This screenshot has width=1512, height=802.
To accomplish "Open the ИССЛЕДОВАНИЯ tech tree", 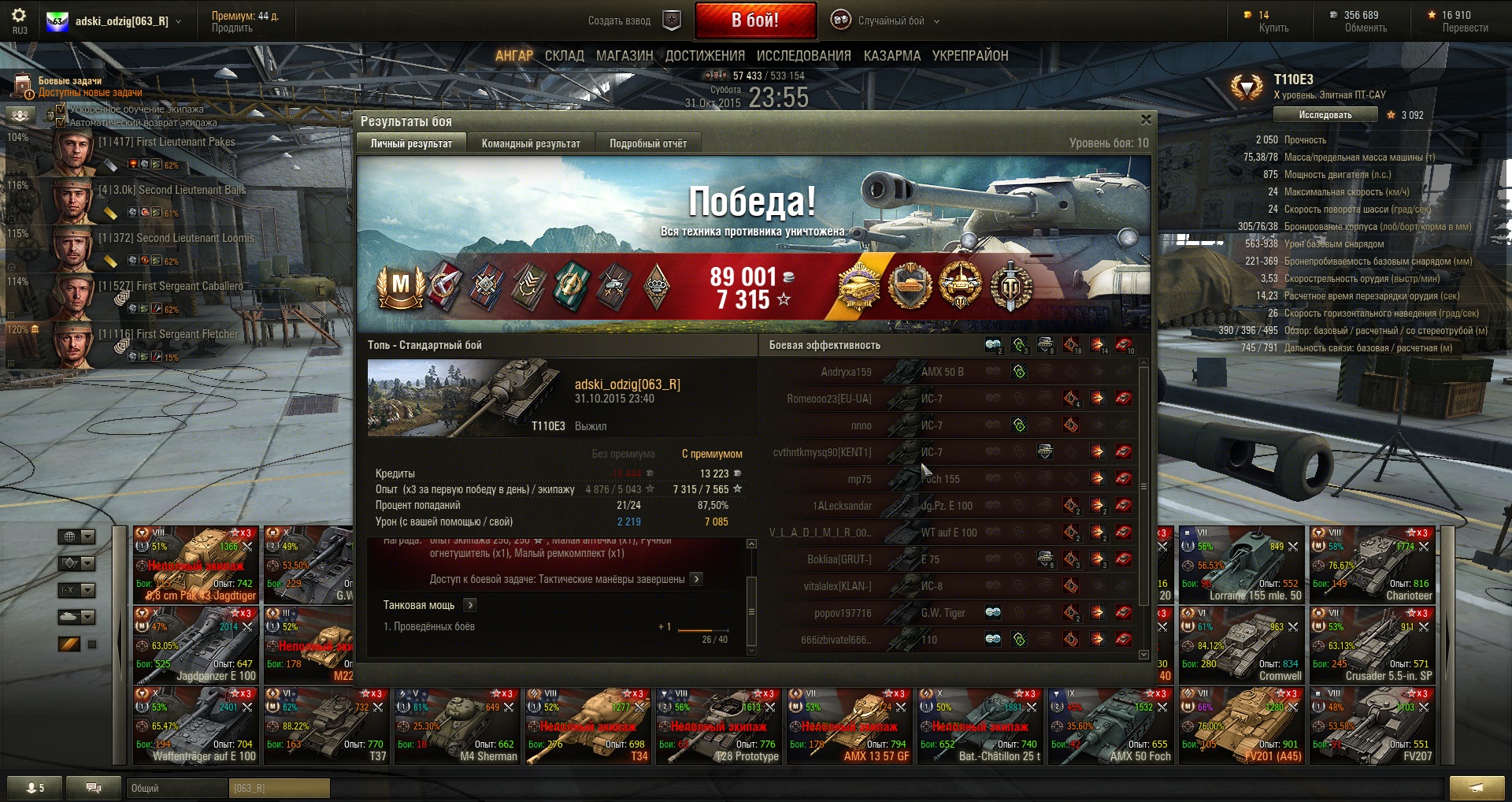I will click(803, 56).
